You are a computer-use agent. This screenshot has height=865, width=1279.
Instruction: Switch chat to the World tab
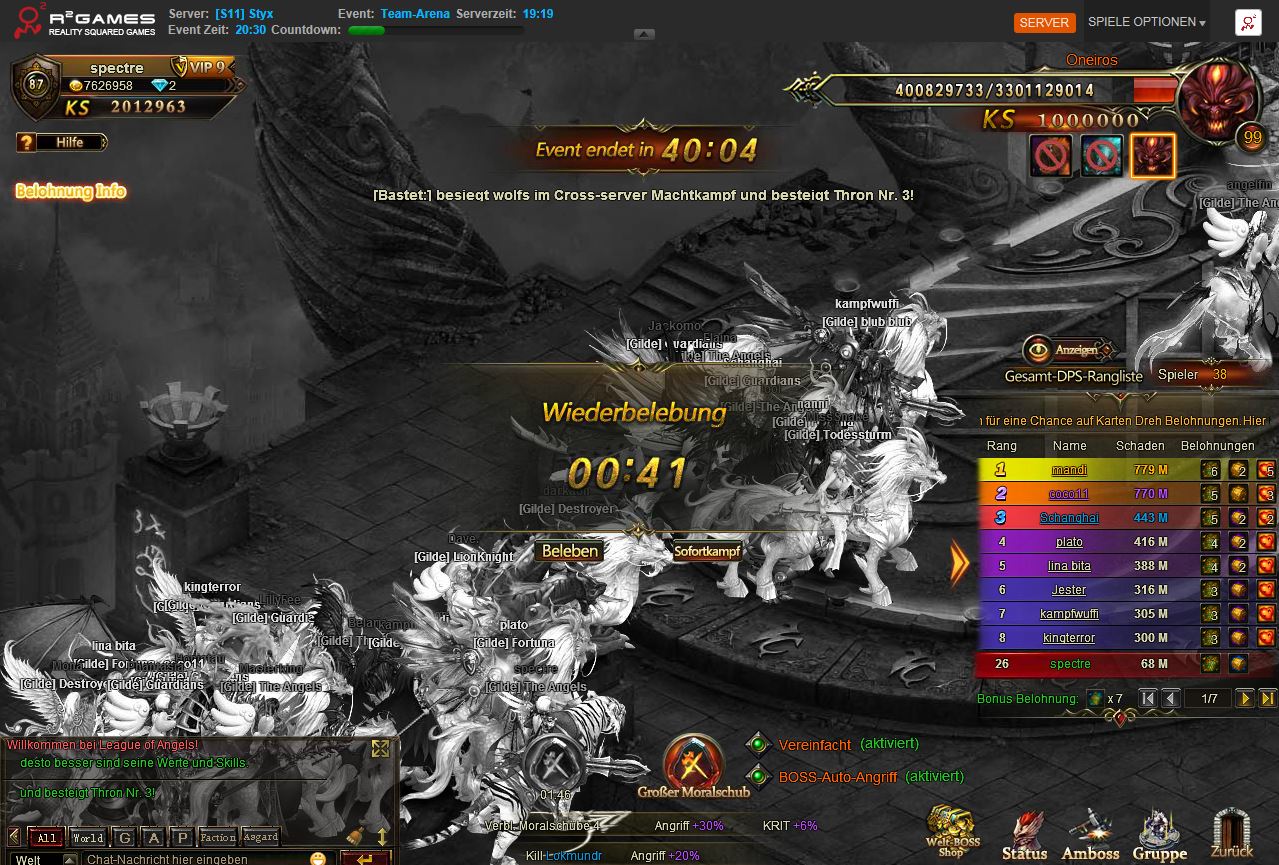[88, 838]
